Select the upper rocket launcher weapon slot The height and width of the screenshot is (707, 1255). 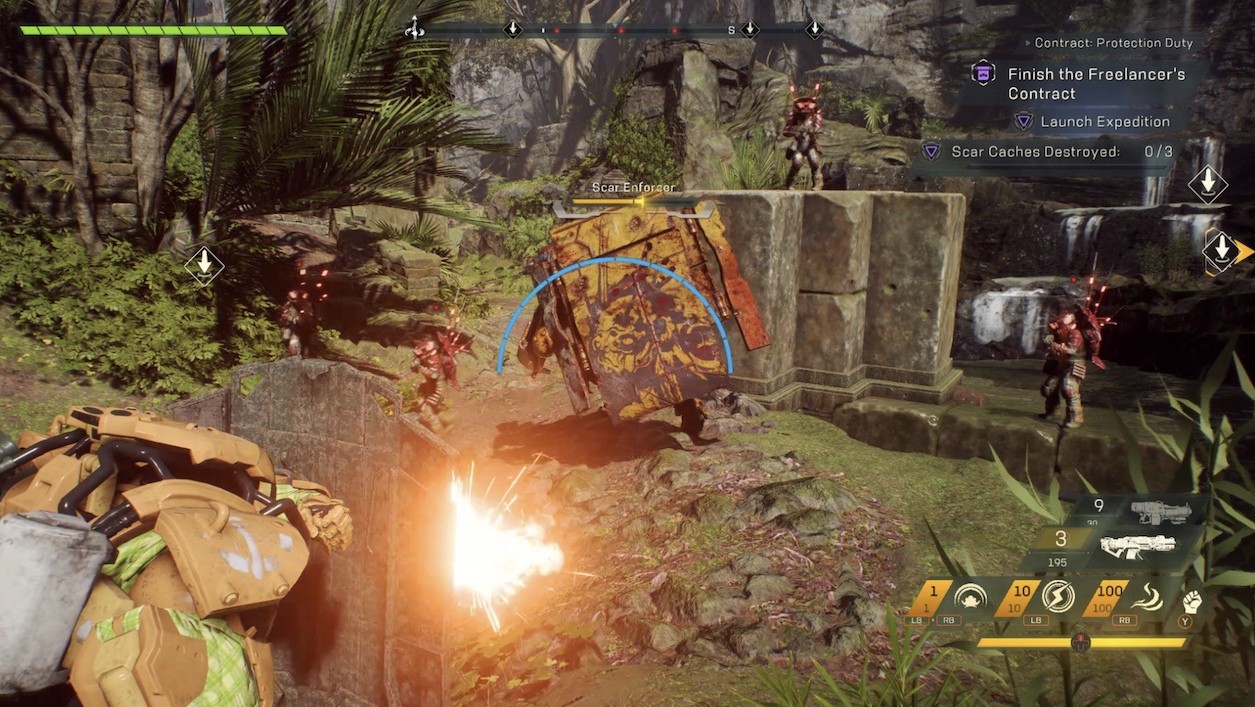pos(1158,512)
